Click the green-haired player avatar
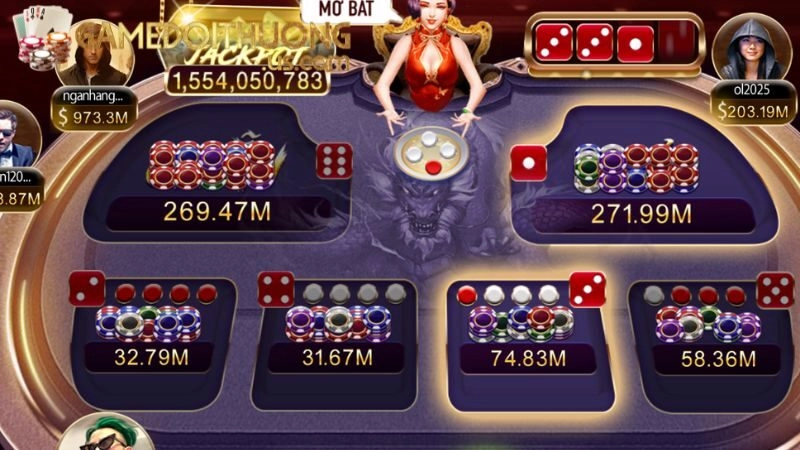 coord(105,432)
